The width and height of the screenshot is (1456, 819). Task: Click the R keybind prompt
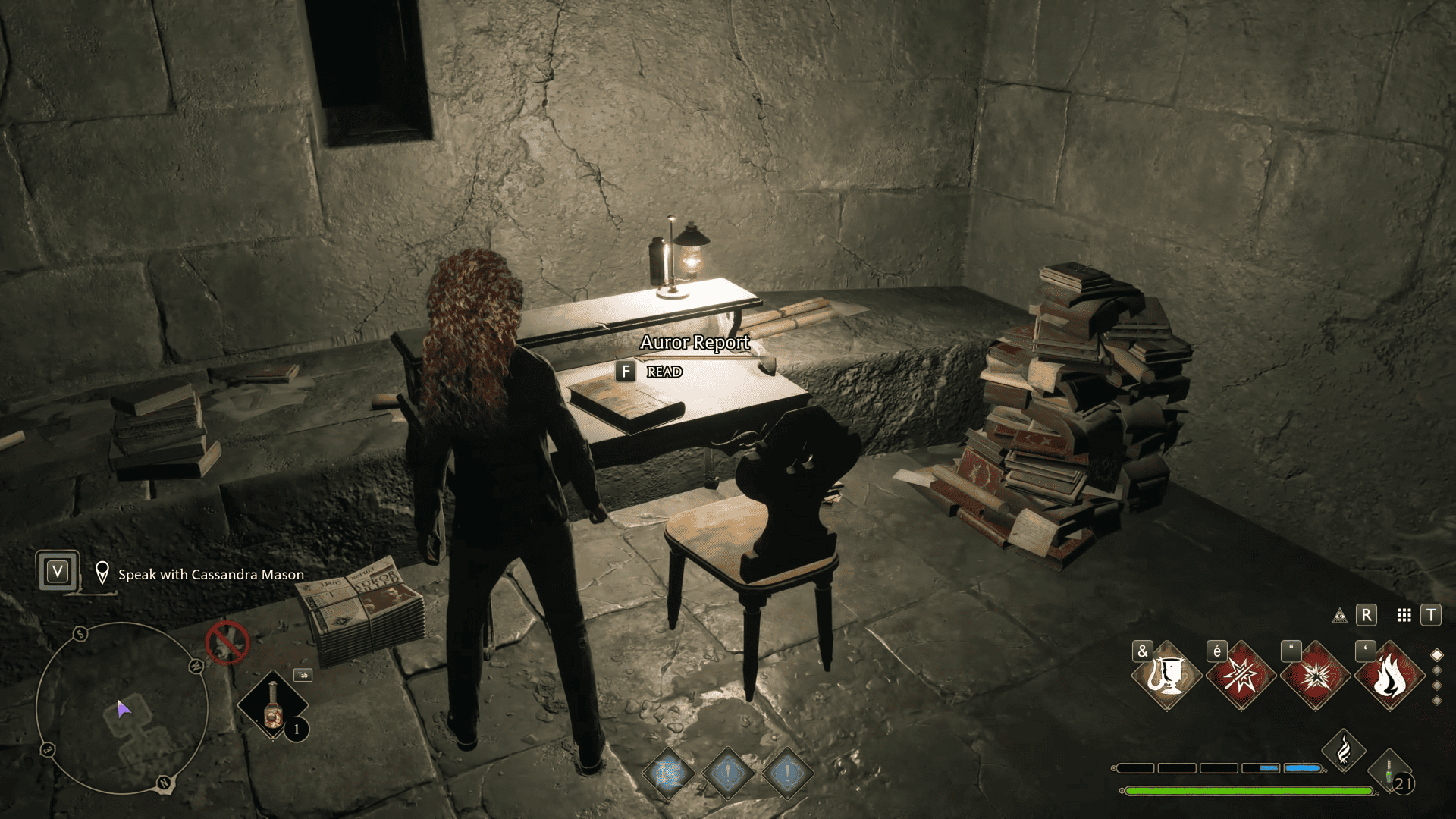1367,616
